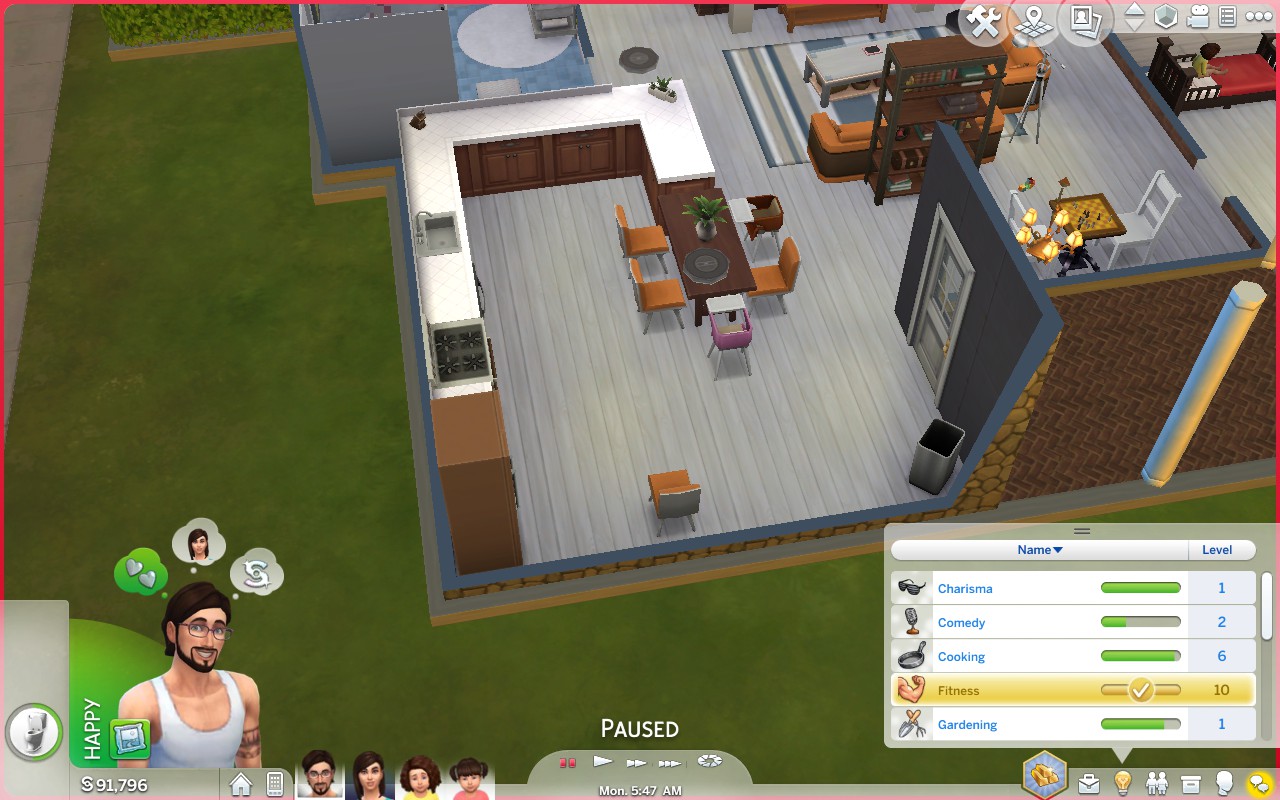Image resolution: width=1280 pixels, height=800 pixels.
Task: Open the Career panel briefcase icon
Action: (1087, 781)
